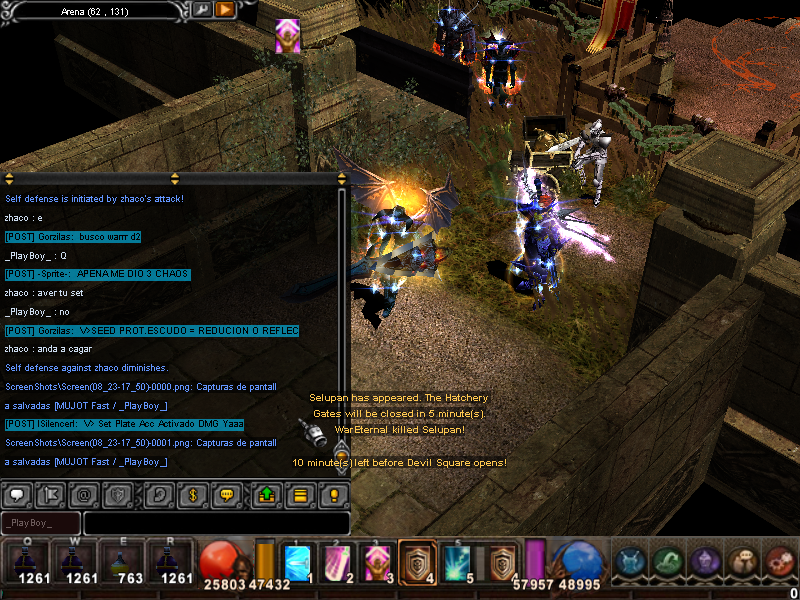This screenshot has width=800, height=600.
Task: Click the yellow exclamation mark button
Action: [333, 494]
